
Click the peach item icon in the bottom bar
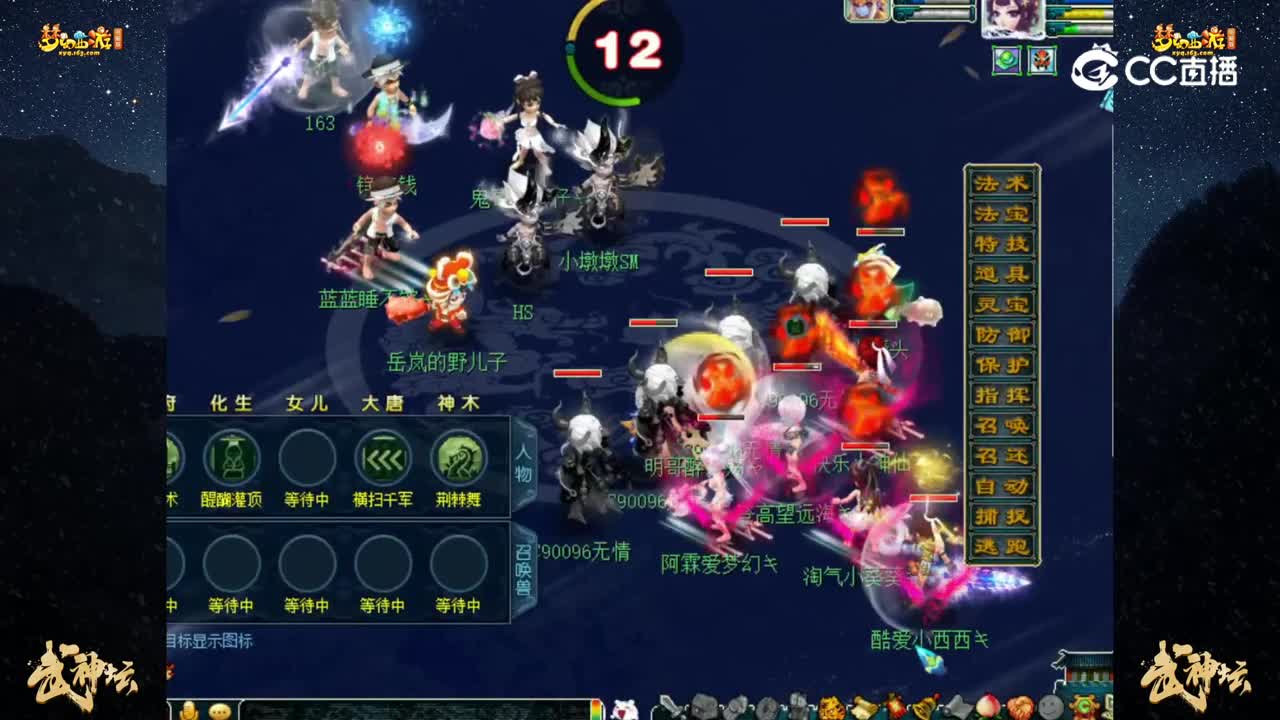[x=990, y=706]
